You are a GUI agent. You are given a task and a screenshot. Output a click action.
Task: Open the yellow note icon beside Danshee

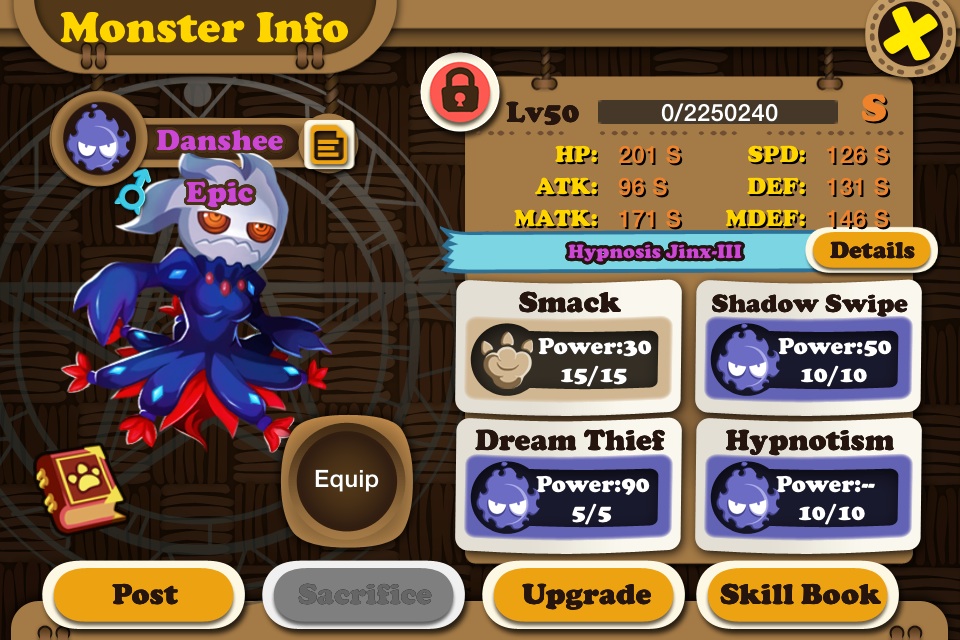point(328,146)
